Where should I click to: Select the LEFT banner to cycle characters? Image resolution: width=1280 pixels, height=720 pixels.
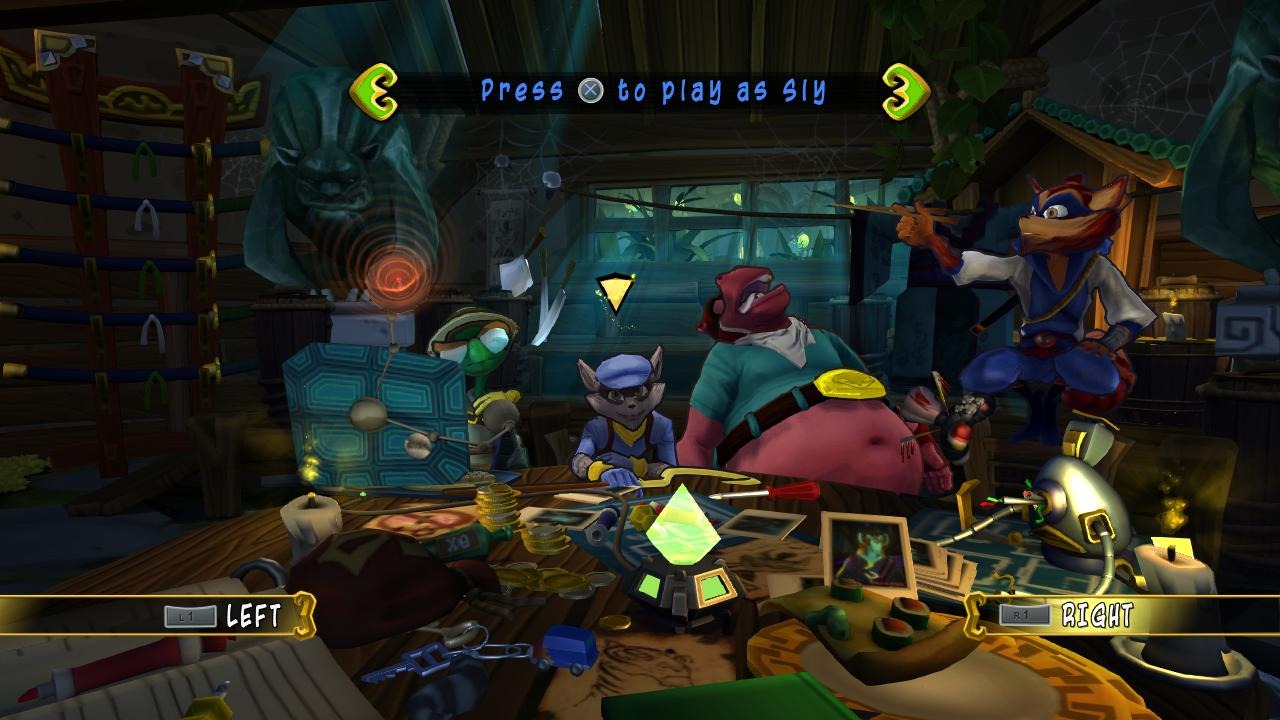[x=238, y=614]
